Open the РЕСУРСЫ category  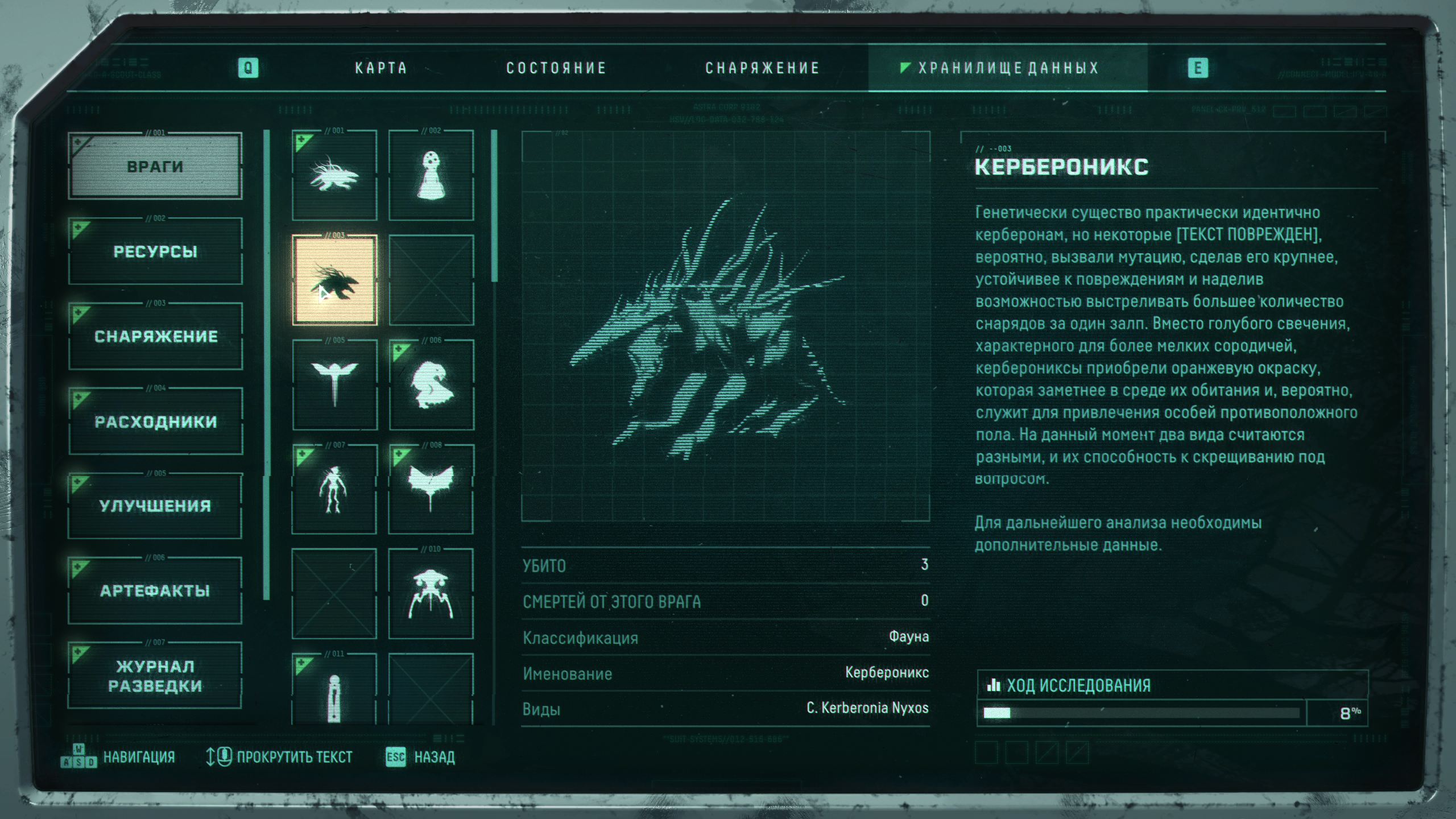(x=155, y=251)
